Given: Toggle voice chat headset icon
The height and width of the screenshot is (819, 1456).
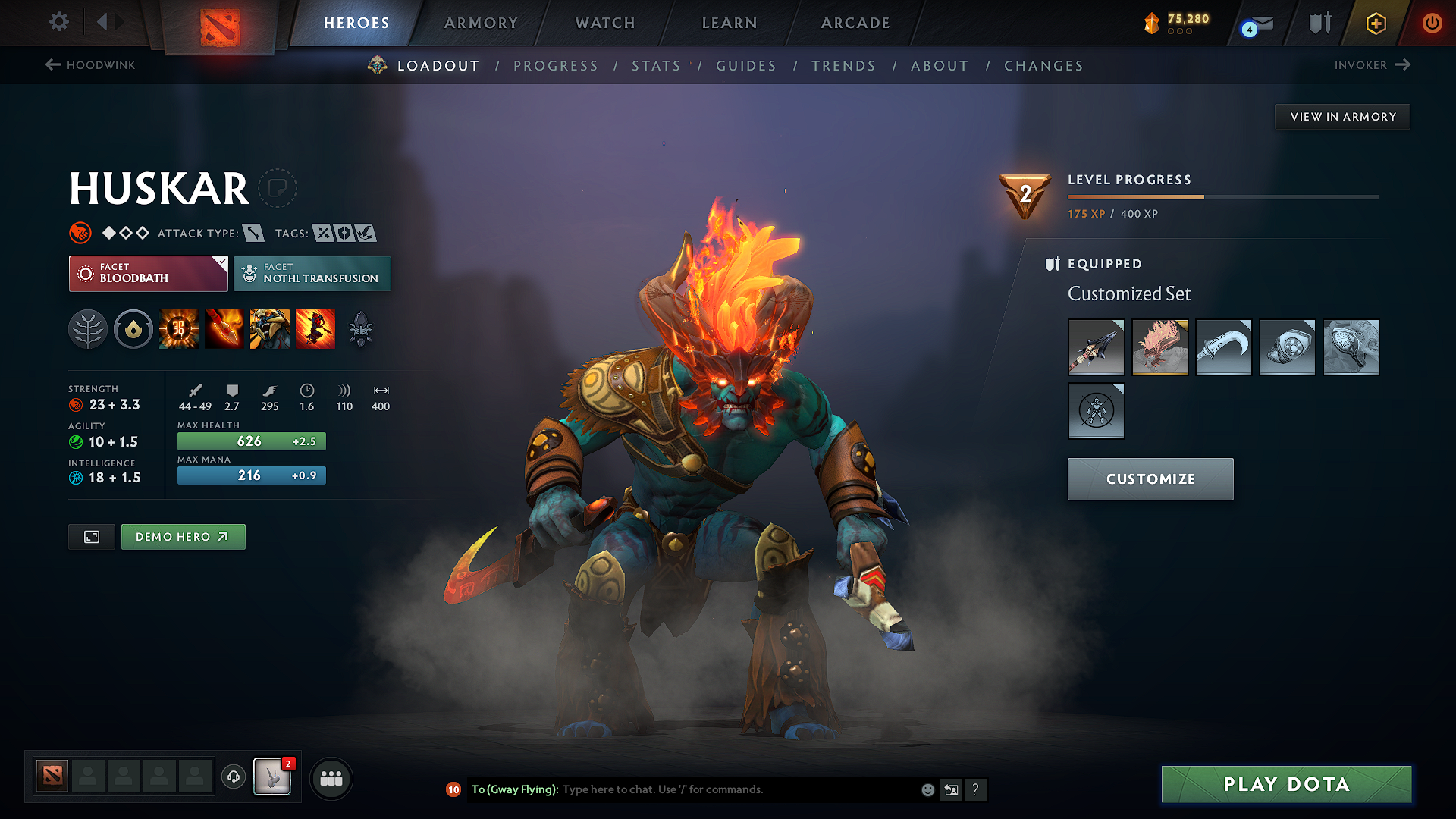Looking at the screenshot, I should click(233, 778).
